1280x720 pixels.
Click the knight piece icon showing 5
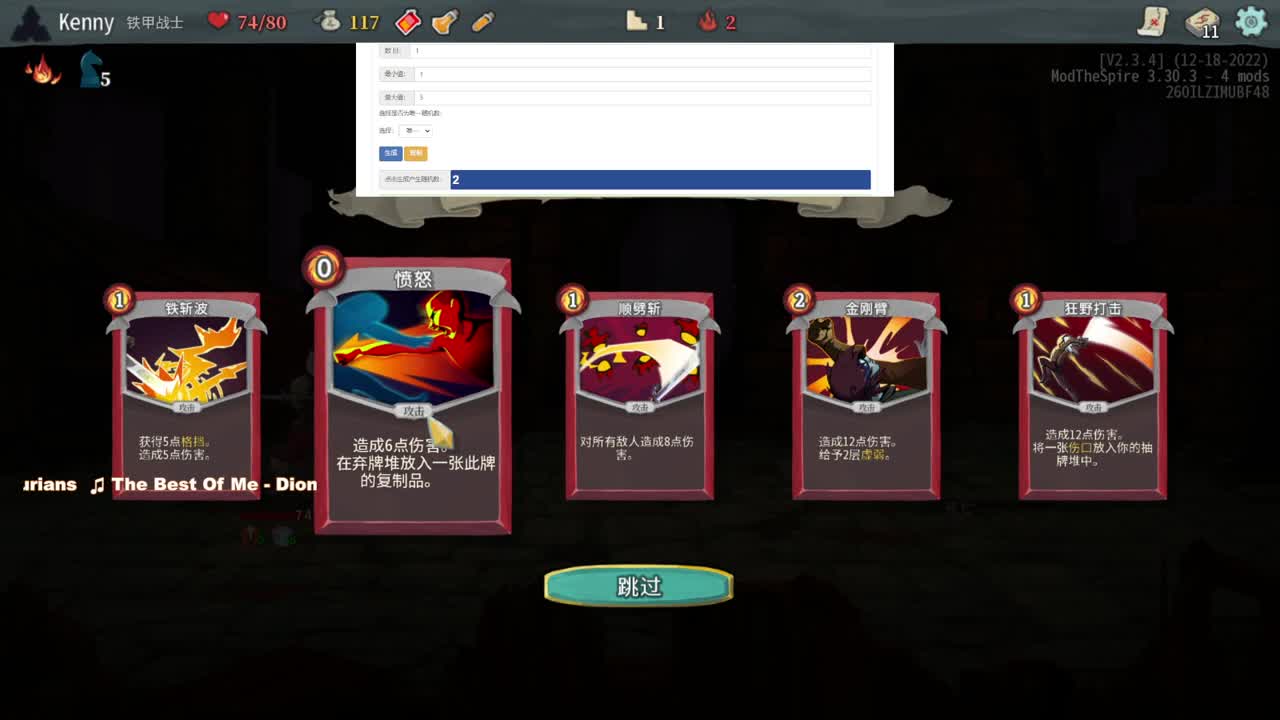pyautogui.click(x=90, y=70)
